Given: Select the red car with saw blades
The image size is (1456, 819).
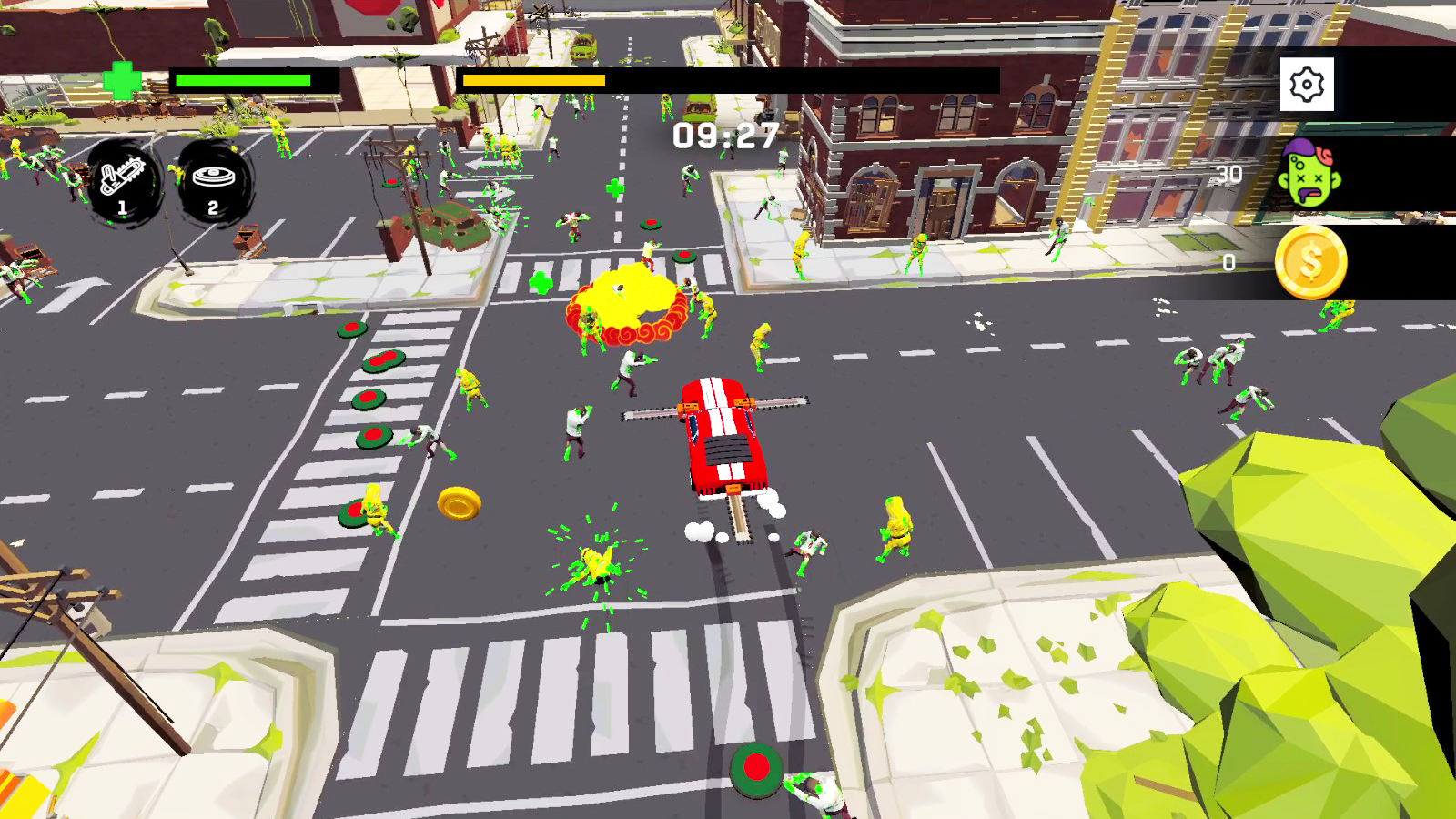Looking at the screenshot, I should (x=723, y=437).
